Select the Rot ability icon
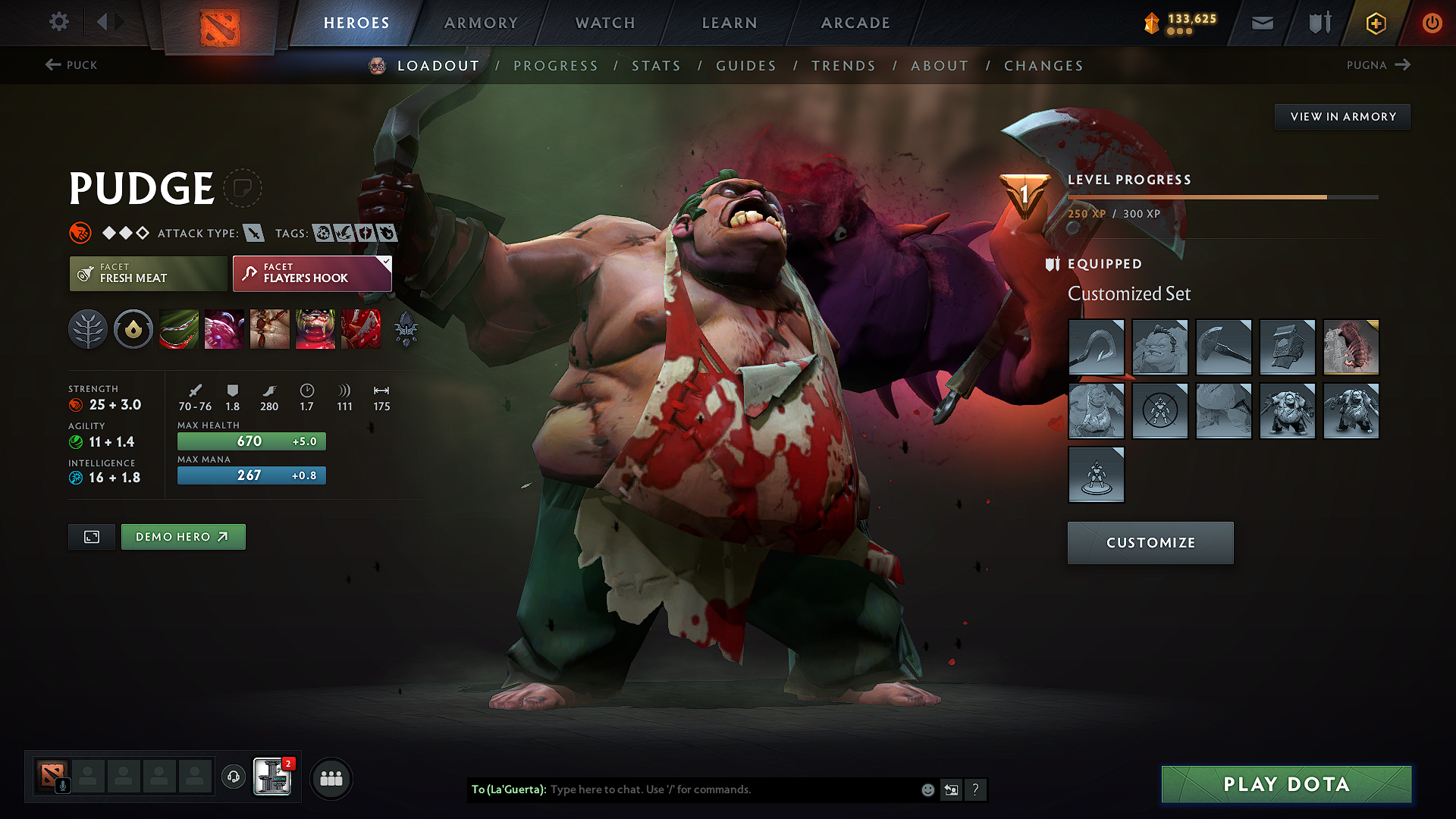Viewport: 1456px width, 819px height. (224, 328)
